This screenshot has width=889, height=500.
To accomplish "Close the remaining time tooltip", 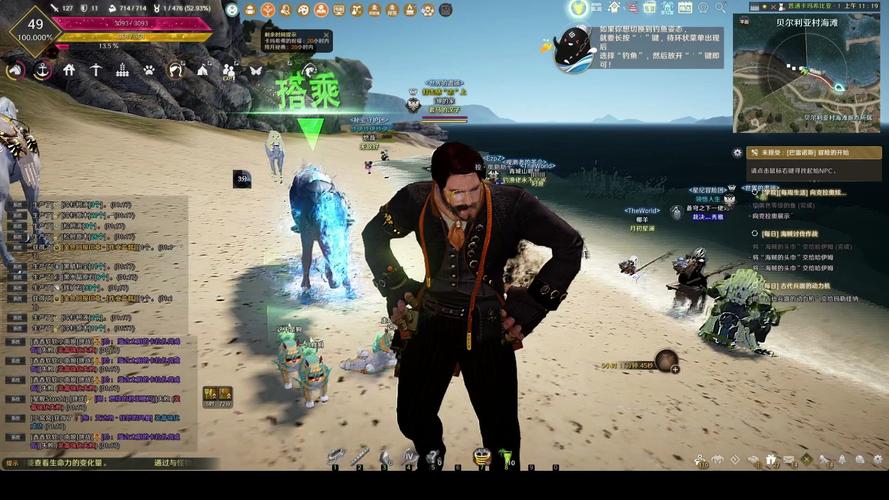I will click(325, 33).
